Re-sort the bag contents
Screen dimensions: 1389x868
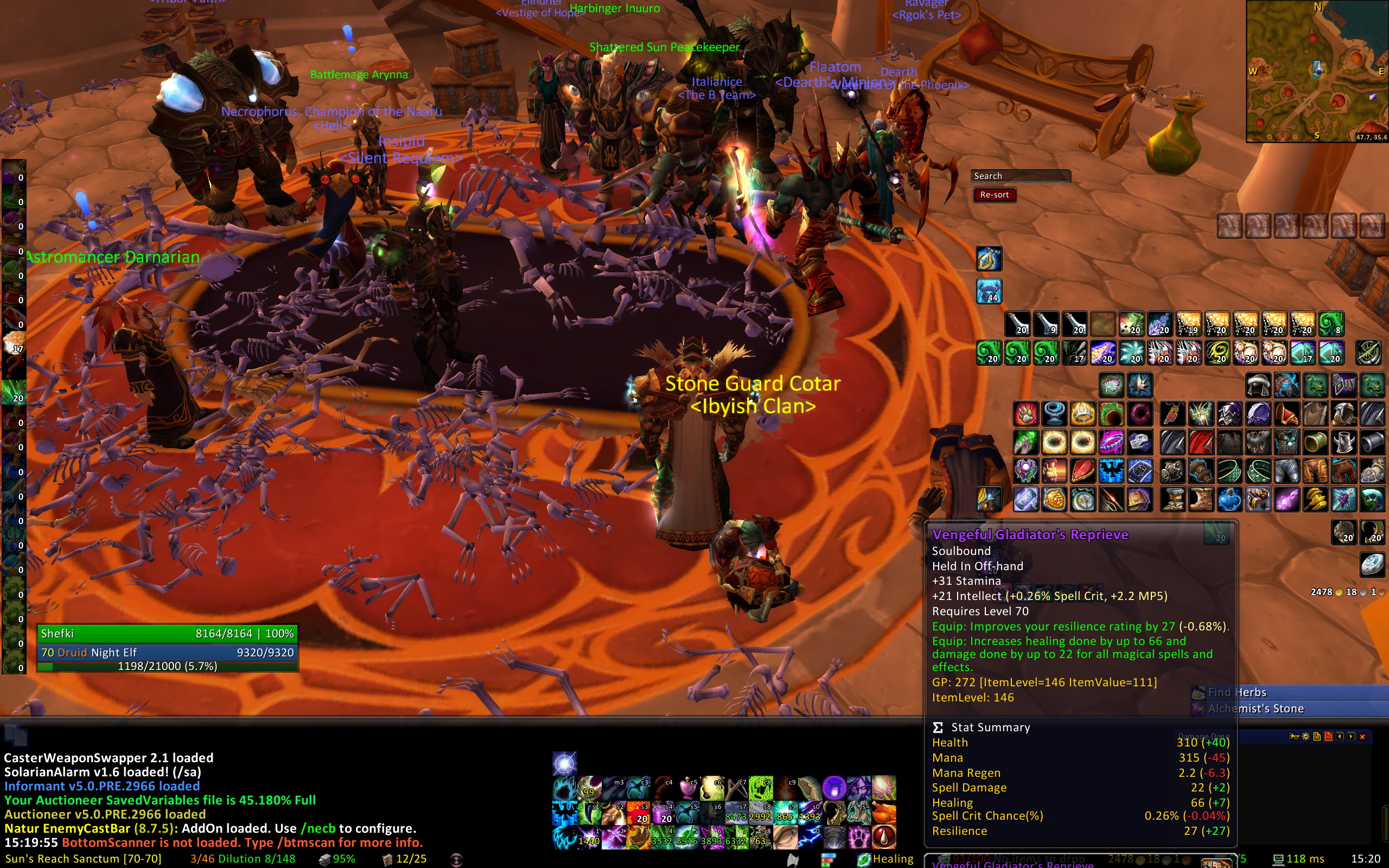click(994, 195)
